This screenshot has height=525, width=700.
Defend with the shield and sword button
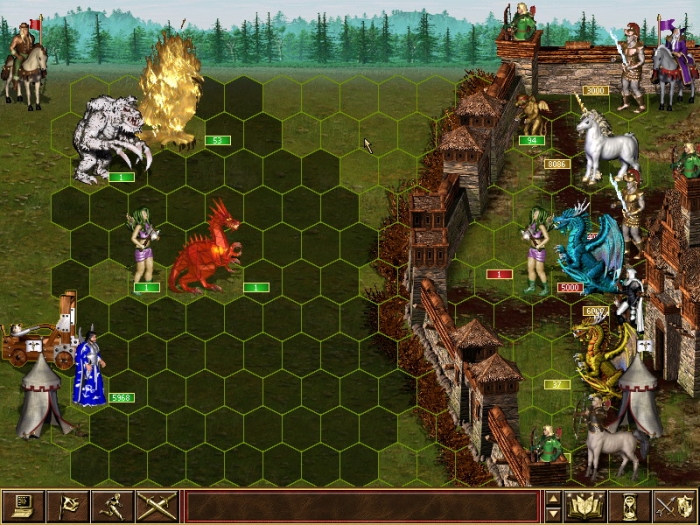tap(674, 507)
